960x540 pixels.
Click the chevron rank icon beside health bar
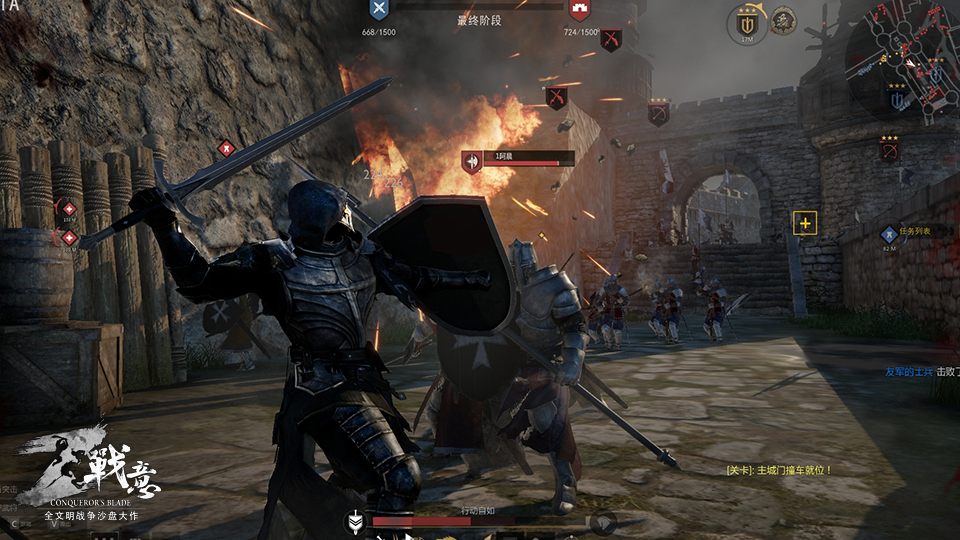(354, 521)
